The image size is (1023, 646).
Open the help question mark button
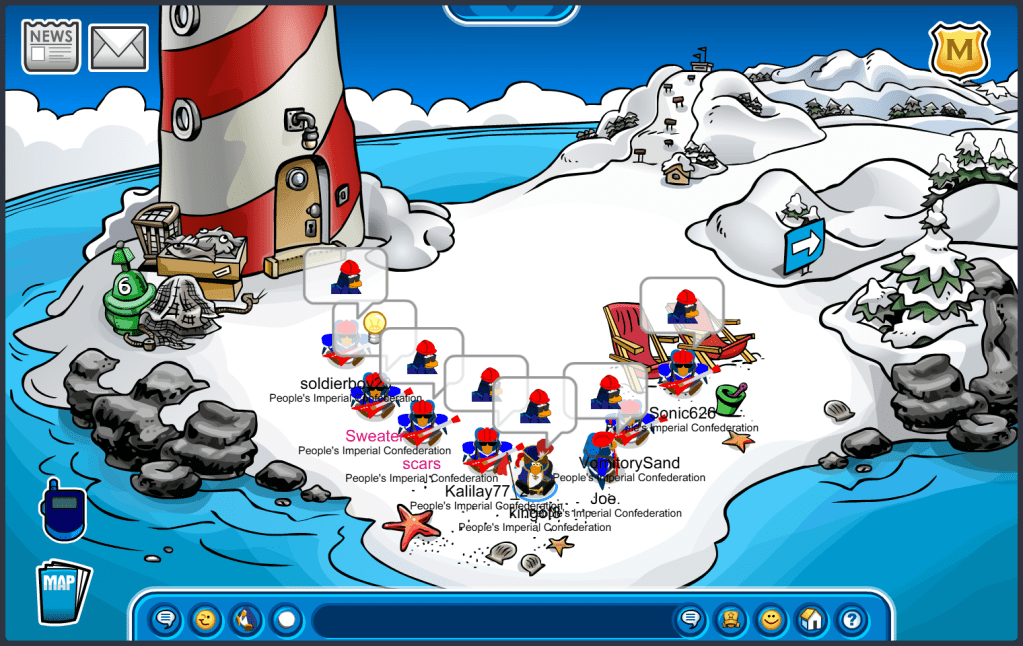[851, 620]
